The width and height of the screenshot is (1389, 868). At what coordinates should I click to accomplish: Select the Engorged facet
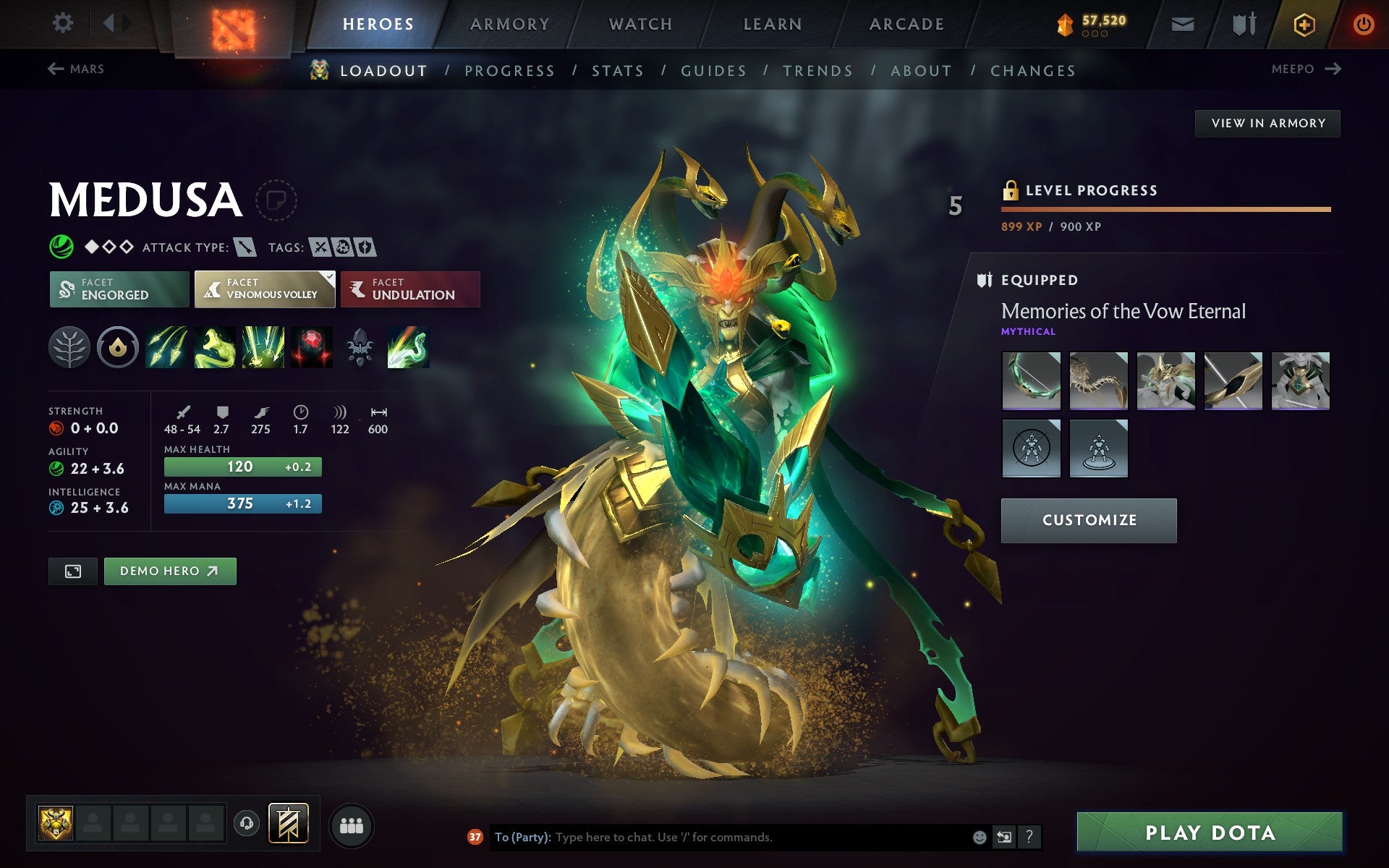(119, 289)
